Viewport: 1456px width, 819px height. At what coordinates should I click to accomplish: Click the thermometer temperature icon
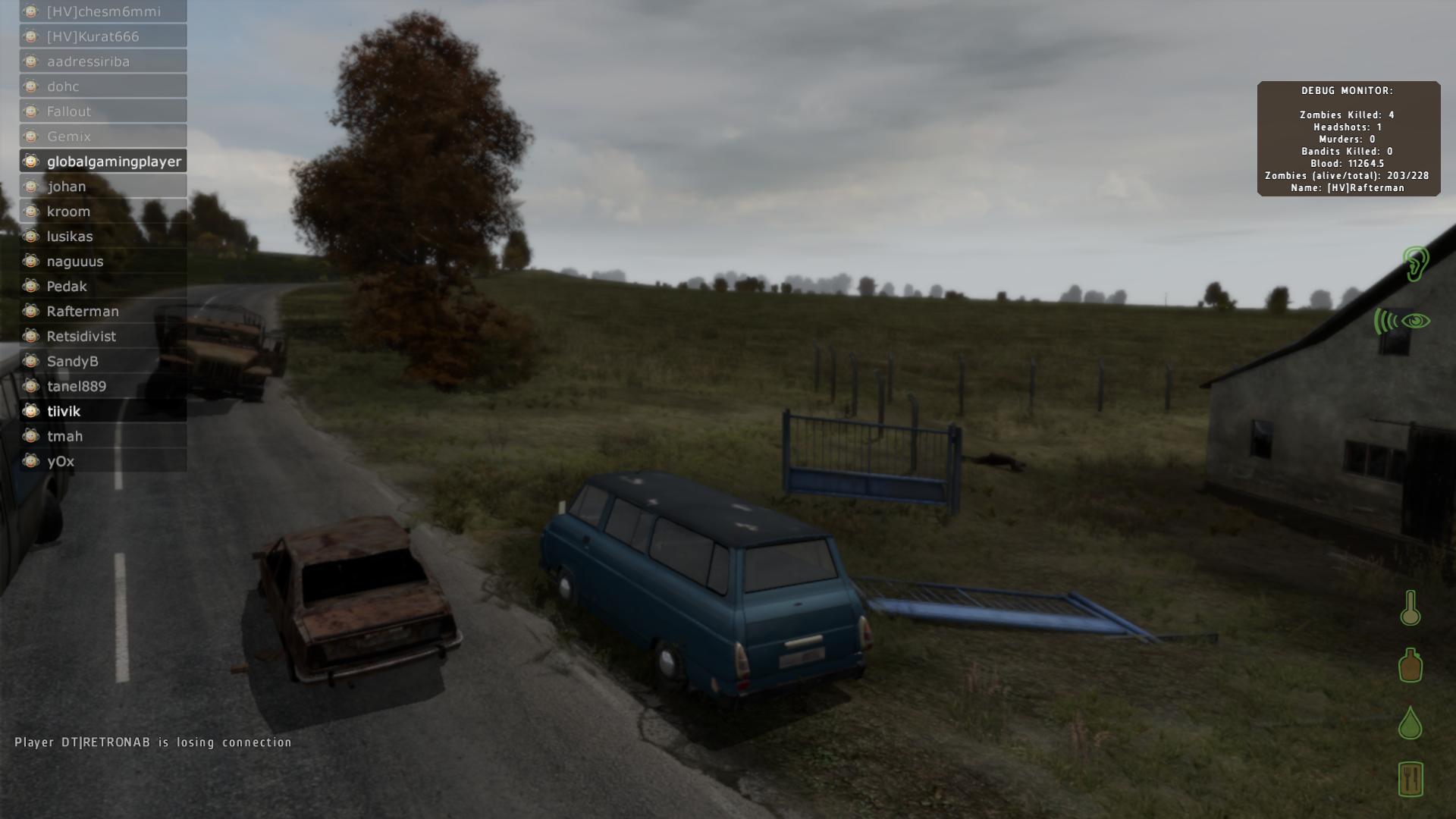point(1410,608)
